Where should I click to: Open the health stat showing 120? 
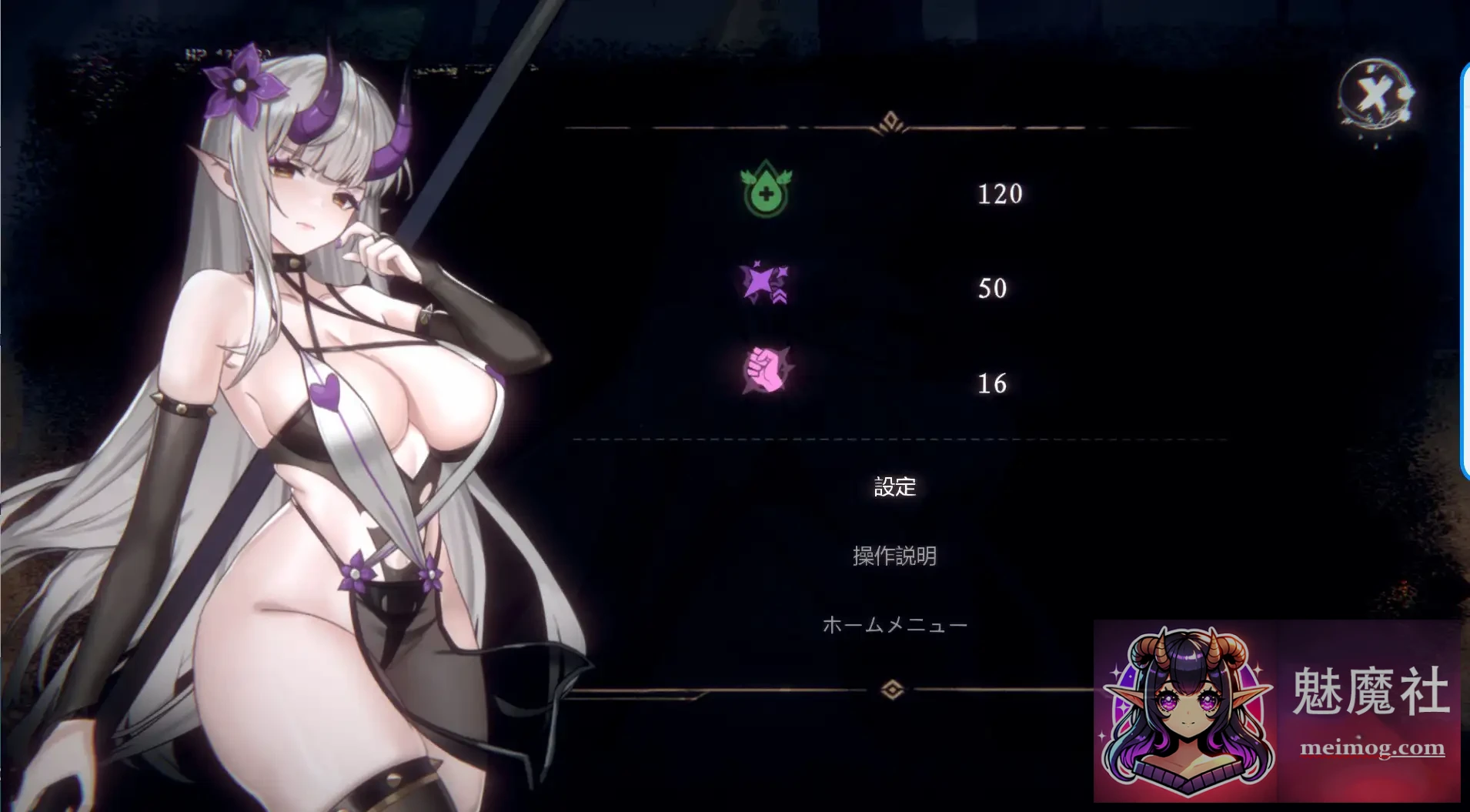click(1000, 195)
